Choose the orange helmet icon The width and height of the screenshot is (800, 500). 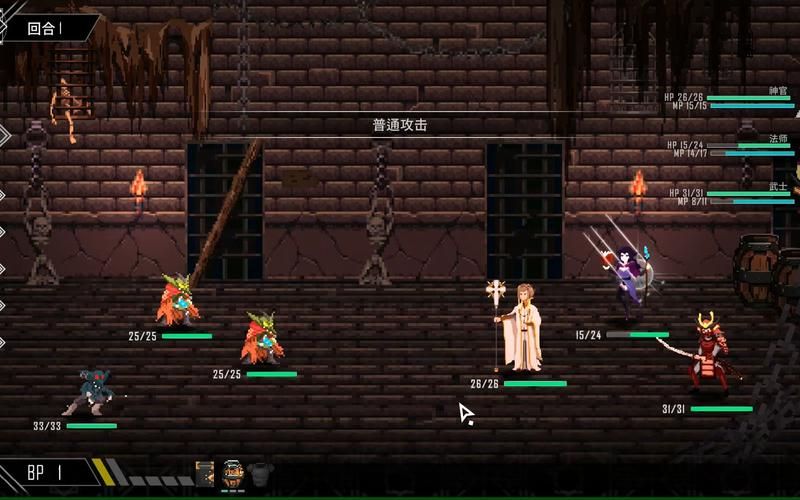[x=233, y=473]
